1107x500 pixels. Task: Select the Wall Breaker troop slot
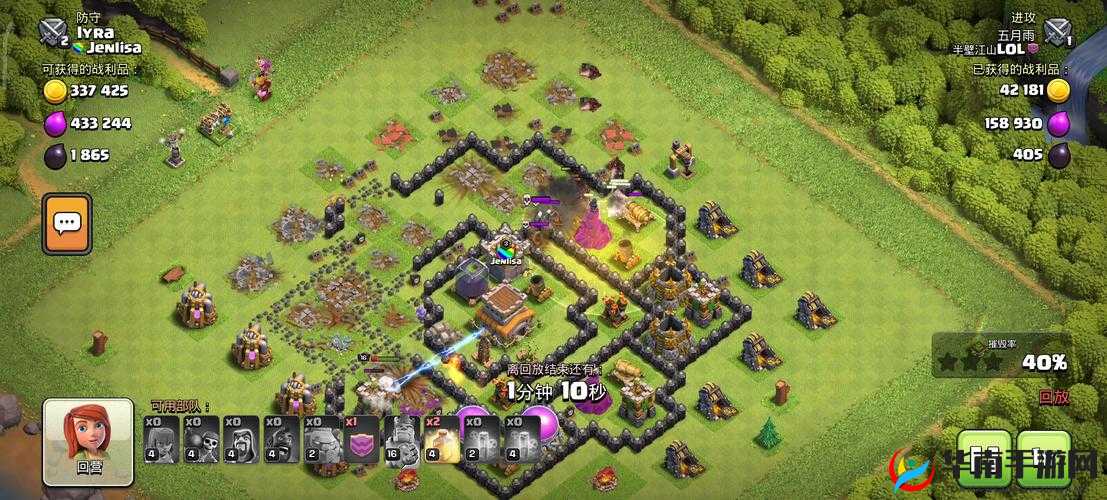point(201,439)
